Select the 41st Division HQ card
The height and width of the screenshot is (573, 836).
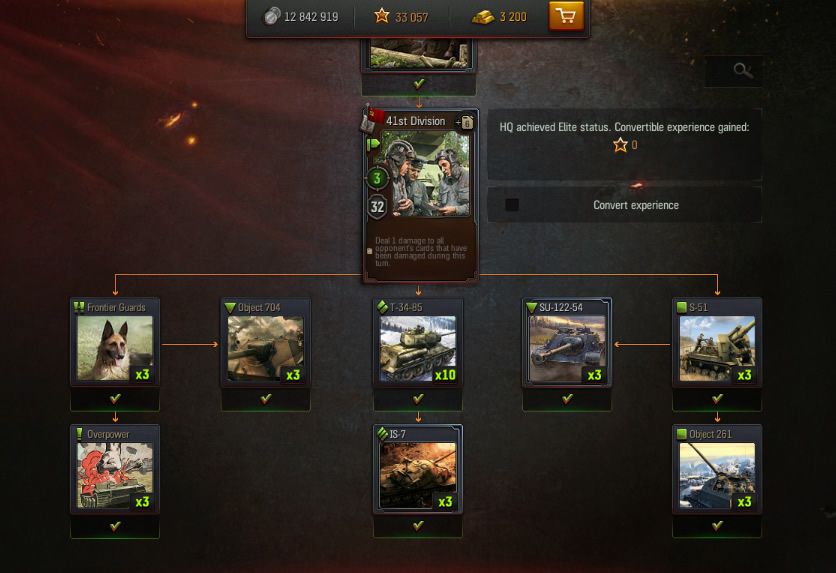tap(420, 190)
